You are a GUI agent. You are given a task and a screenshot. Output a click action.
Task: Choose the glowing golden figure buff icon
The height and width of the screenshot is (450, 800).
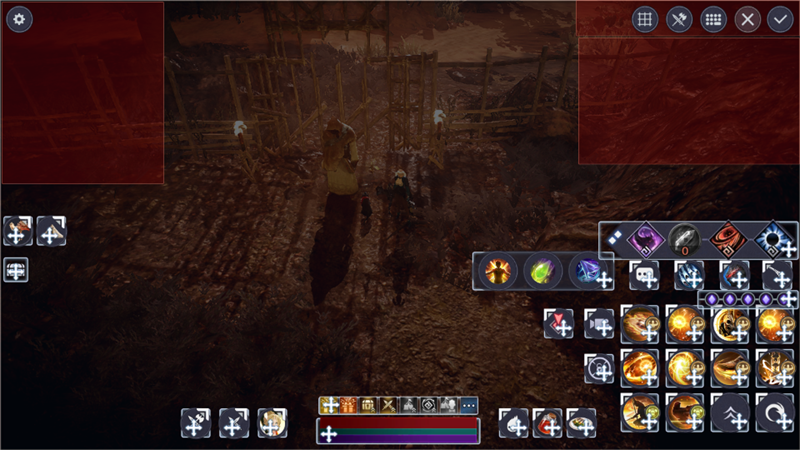click(x=497, y=270)
